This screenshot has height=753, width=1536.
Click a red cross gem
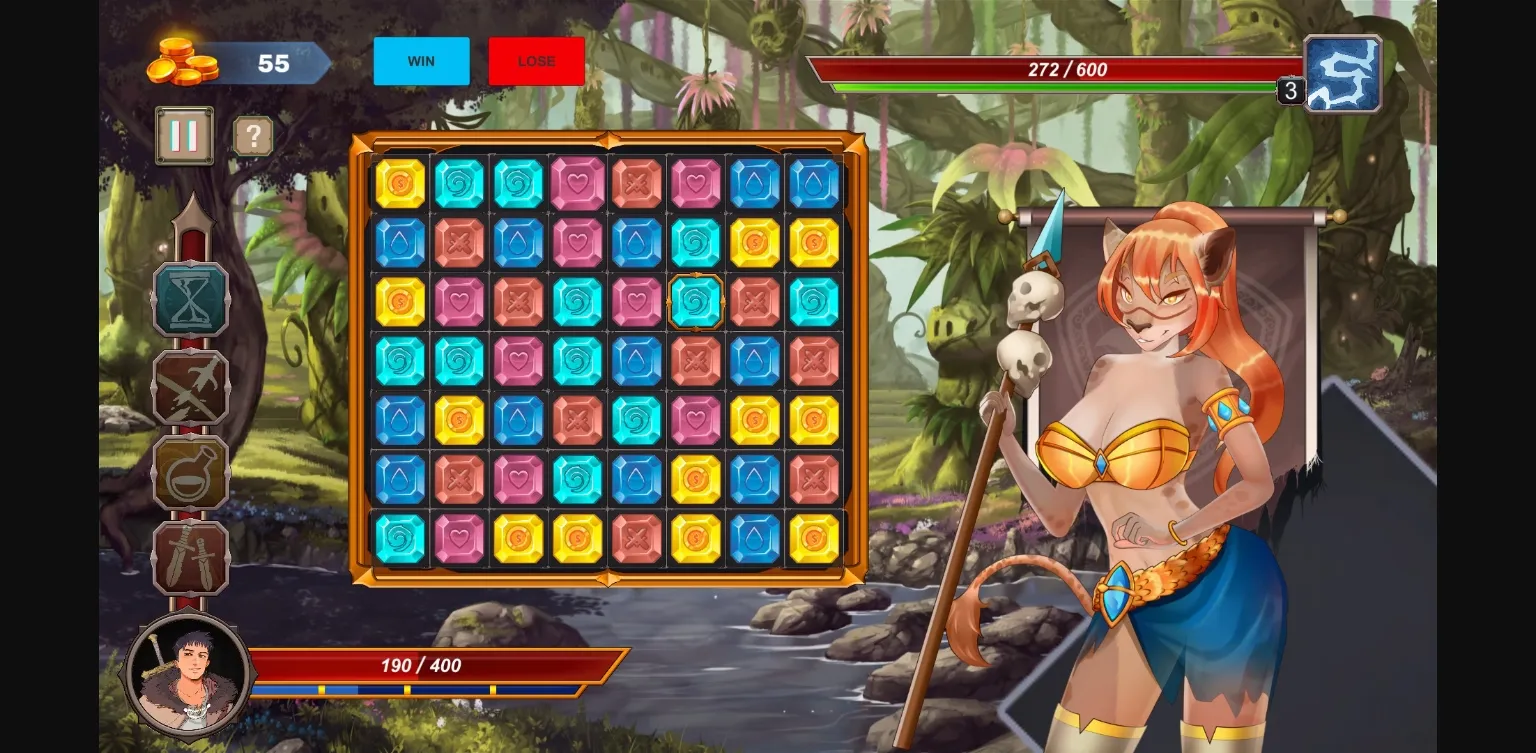[636, 183]
